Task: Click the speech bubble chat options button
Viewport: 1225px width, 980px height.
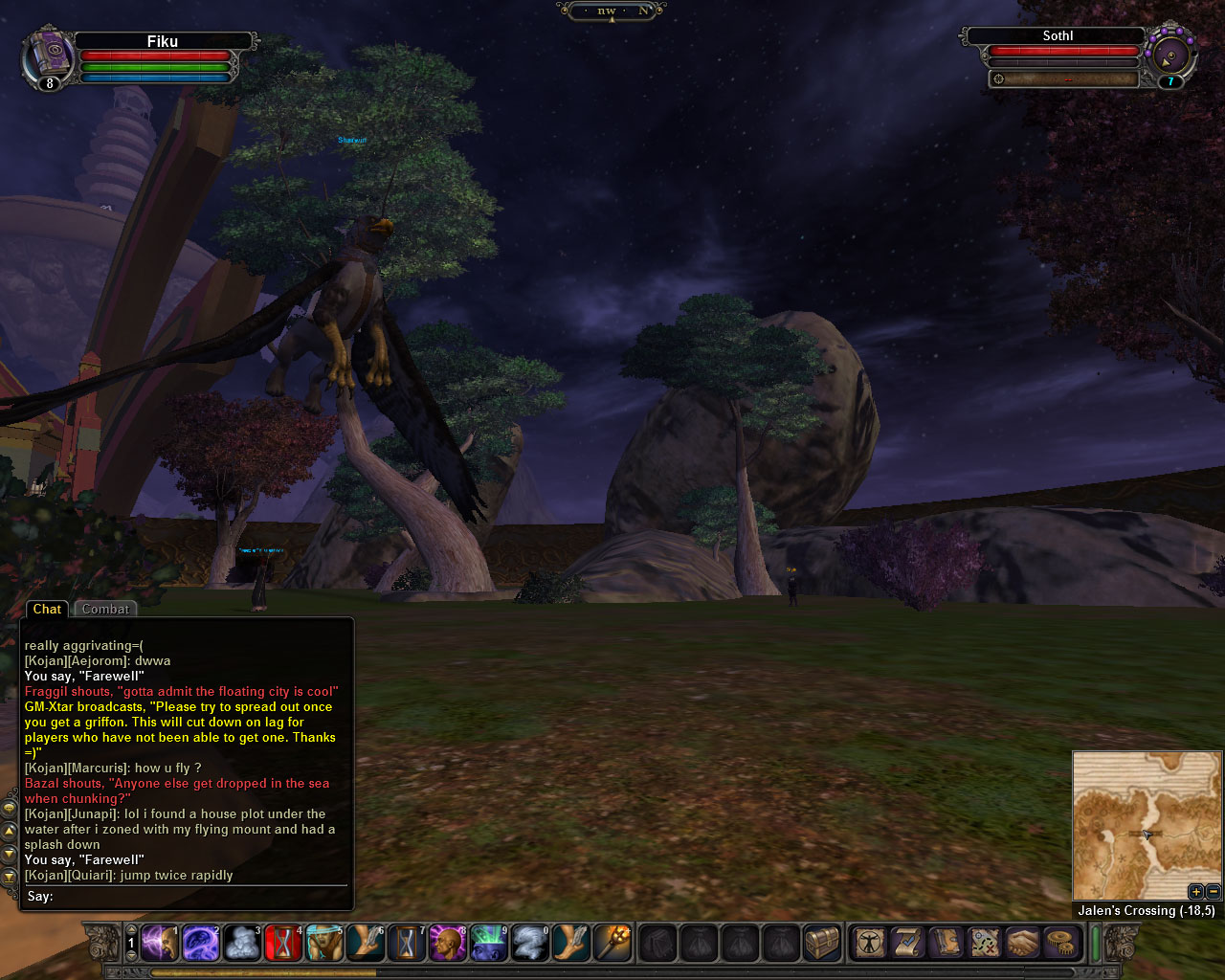Action: (10, 809)
